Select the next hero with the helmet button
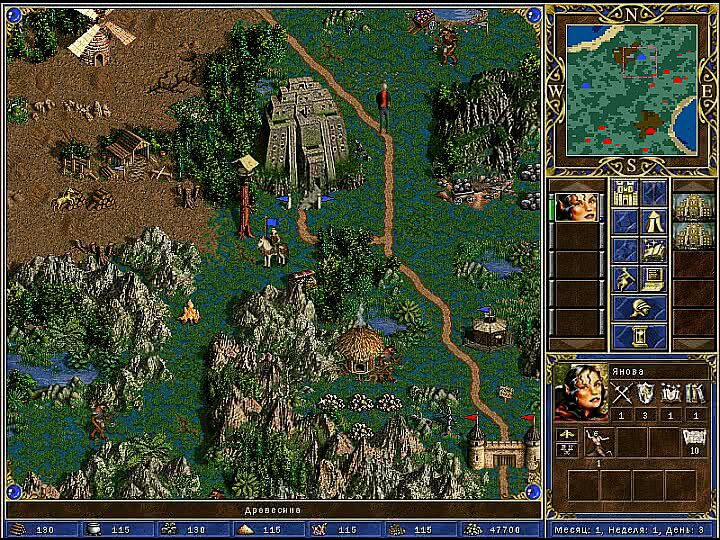The image size is (720, 540). coord(640,308)
